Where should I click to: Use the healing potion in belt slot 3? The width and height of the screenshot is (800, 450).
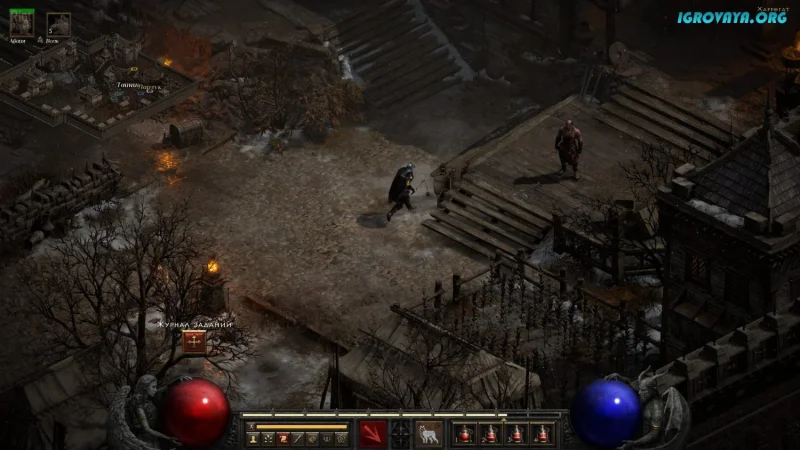pos(516,434)
